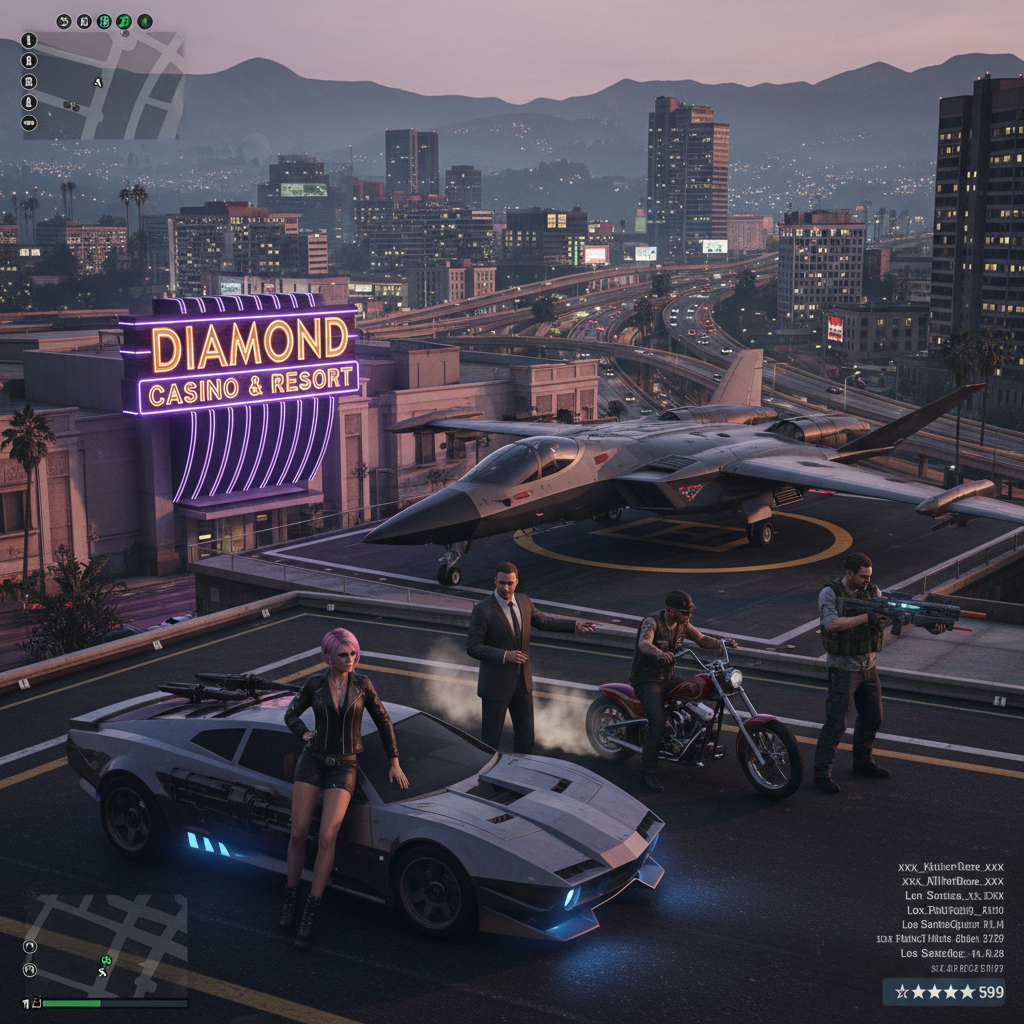Click the swirl icon above the top minimap
This screenshot has width=1024, height=1024.
(64, 21)
